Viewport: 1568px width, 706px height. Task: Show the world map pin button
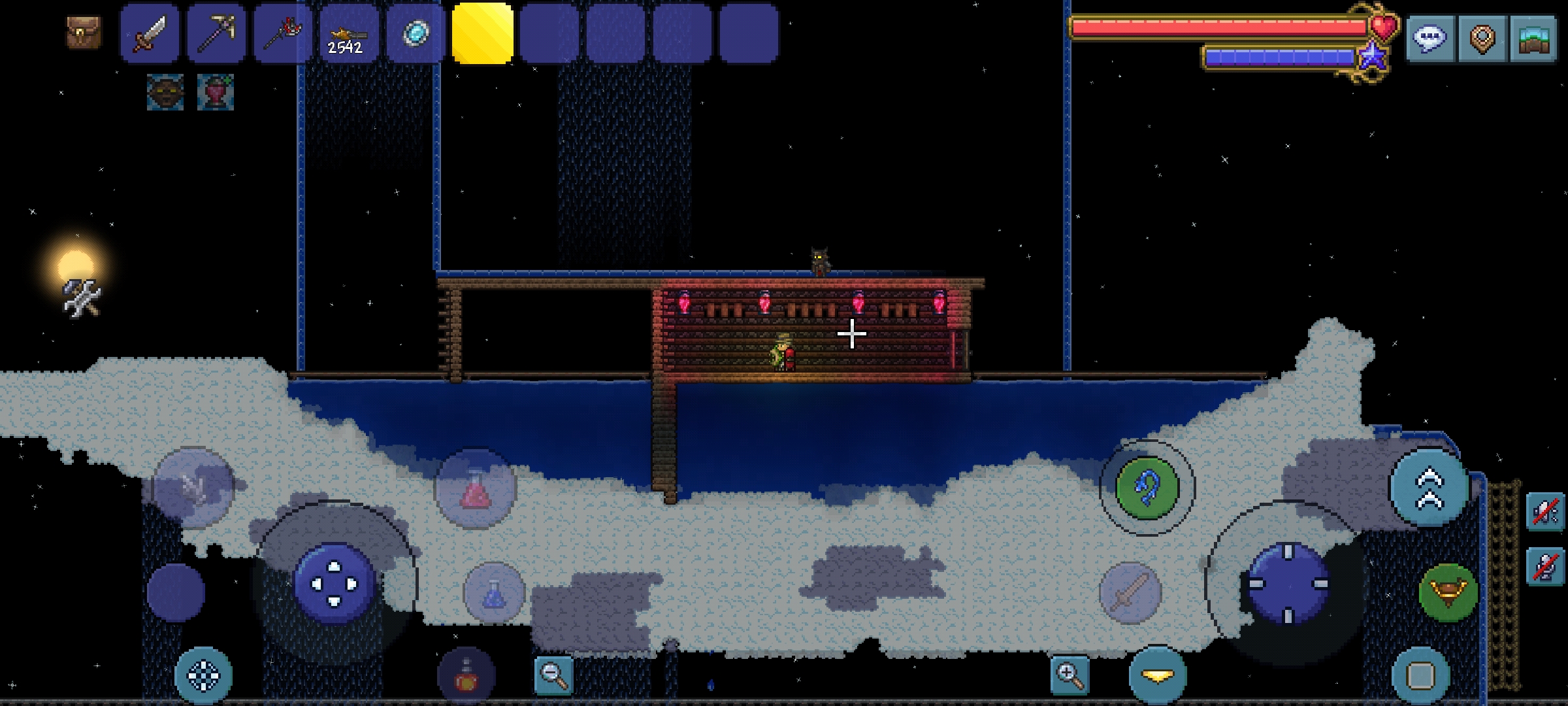pos(1482,39)
